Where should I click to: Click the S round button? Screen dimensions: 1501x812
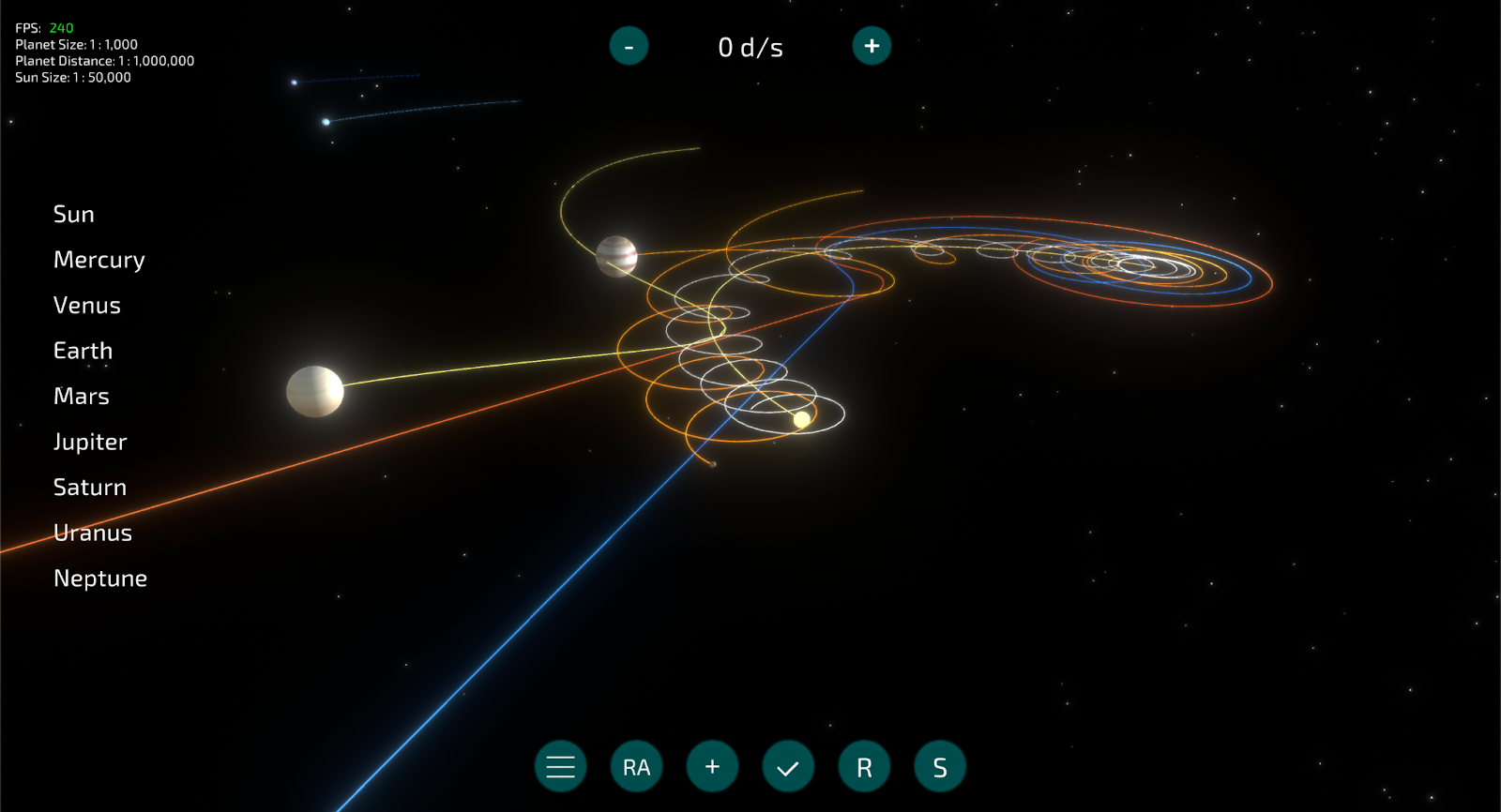point(940,767)
